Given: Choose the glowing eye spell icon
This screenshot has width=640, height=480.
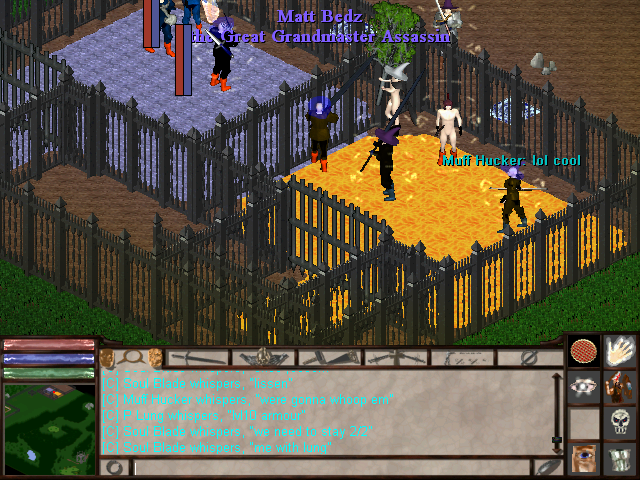Looking at the screenshot, I should click(582, 388).
